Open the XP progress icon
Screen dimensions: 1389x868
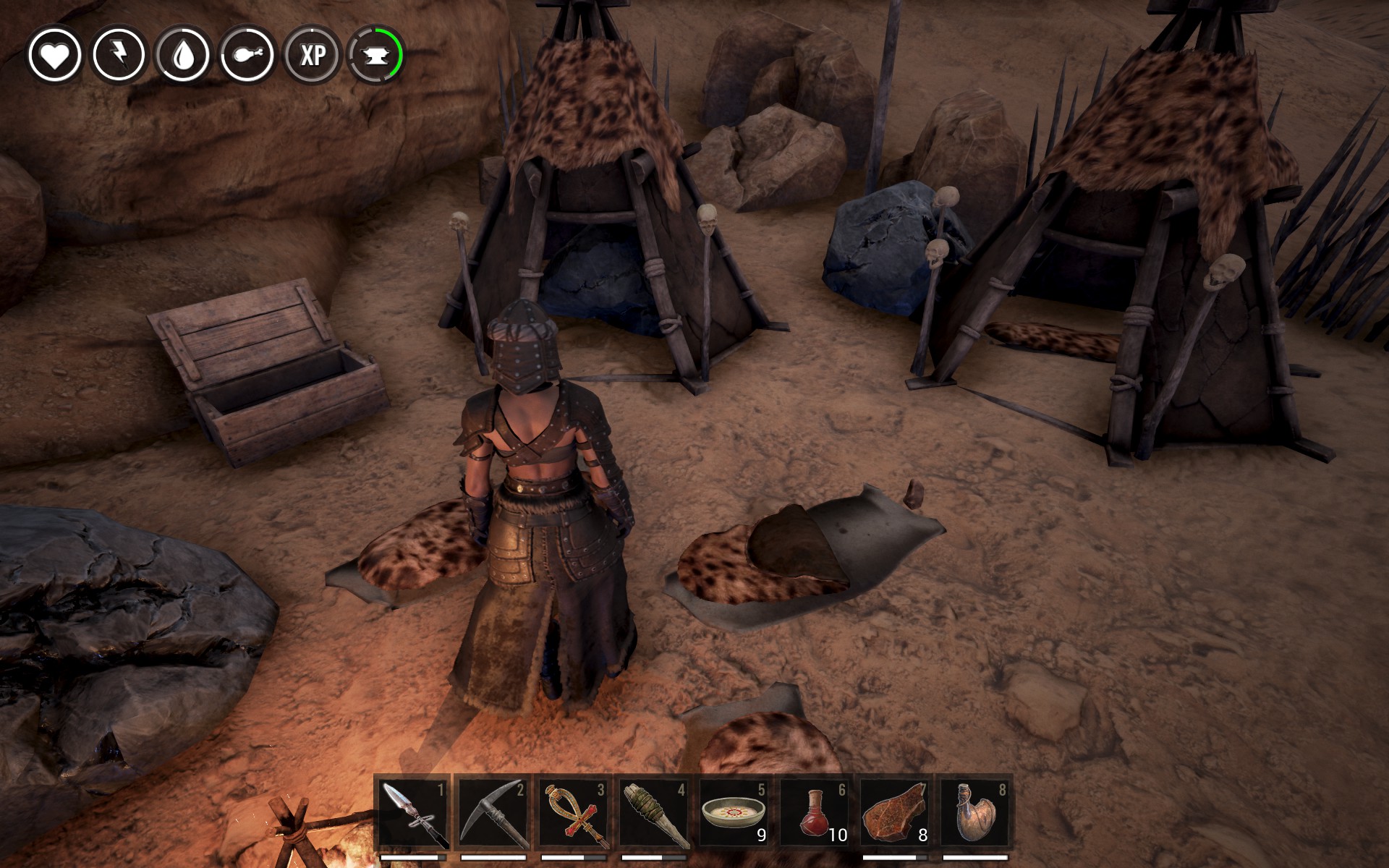(312, 55)
